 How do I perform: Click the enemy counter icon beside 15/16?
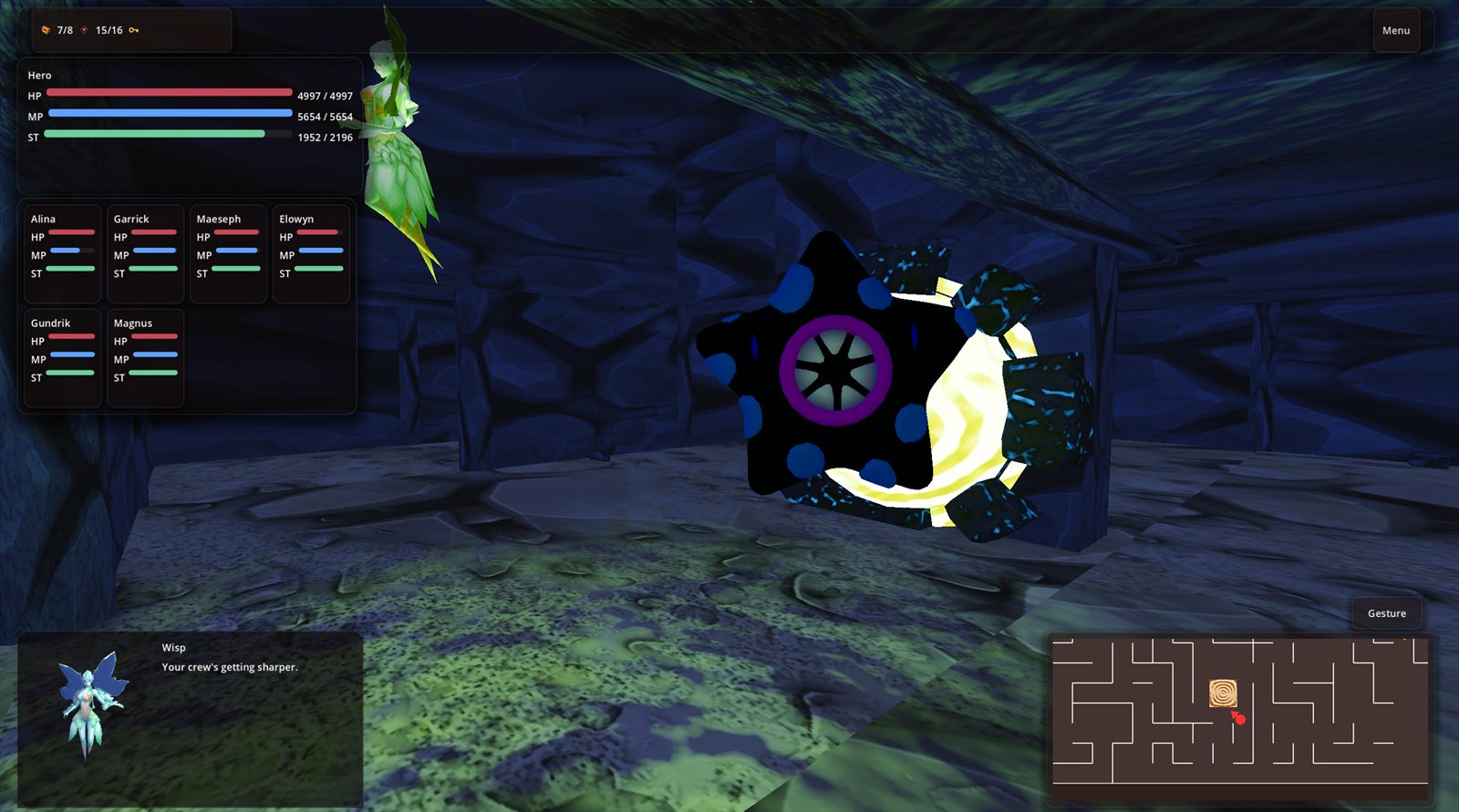84,29
